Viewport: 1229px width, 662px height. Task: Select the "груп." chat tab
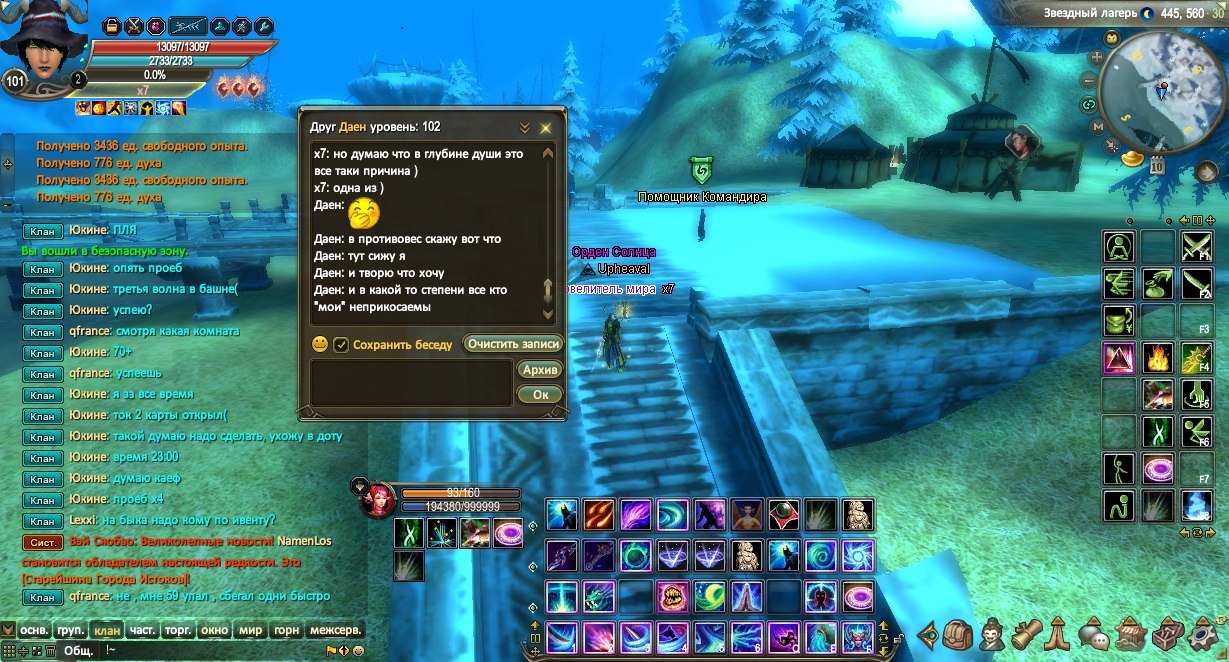(70, 631)
